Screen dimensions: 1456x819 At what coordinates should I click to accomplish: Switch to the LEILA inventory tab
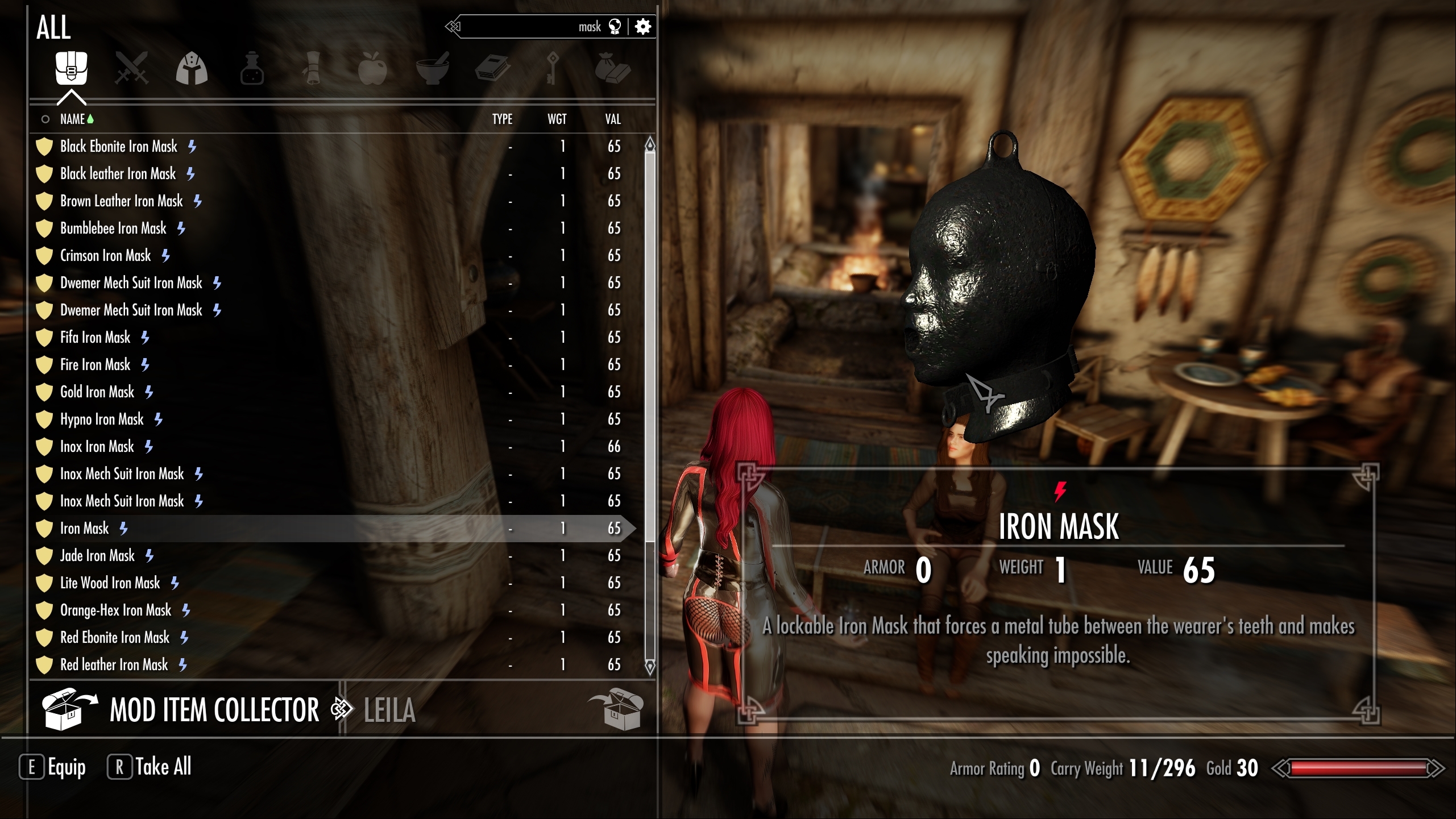tap(389, 710)
